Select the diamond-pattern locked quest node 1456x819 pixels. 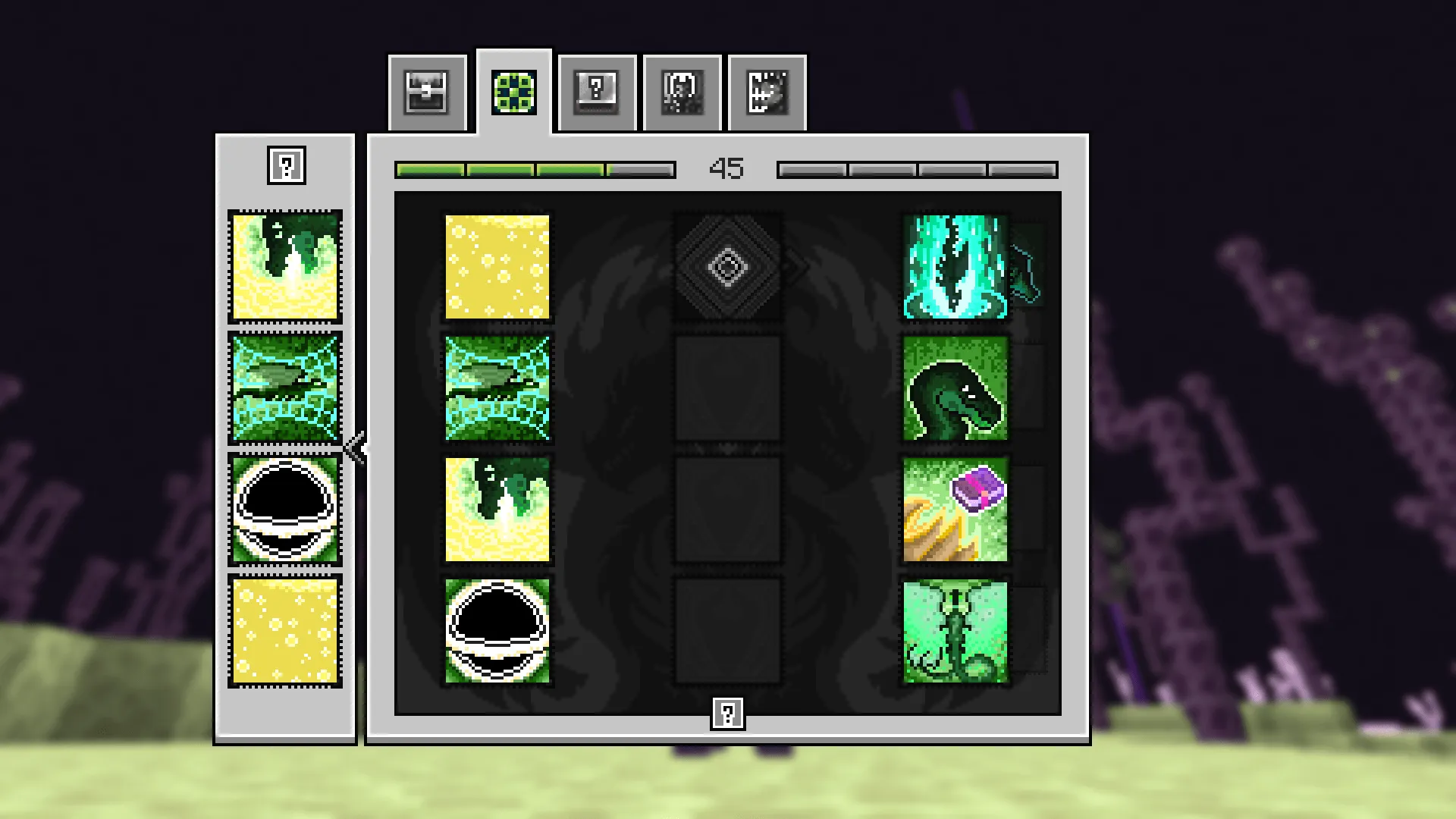tap(726, 267)
